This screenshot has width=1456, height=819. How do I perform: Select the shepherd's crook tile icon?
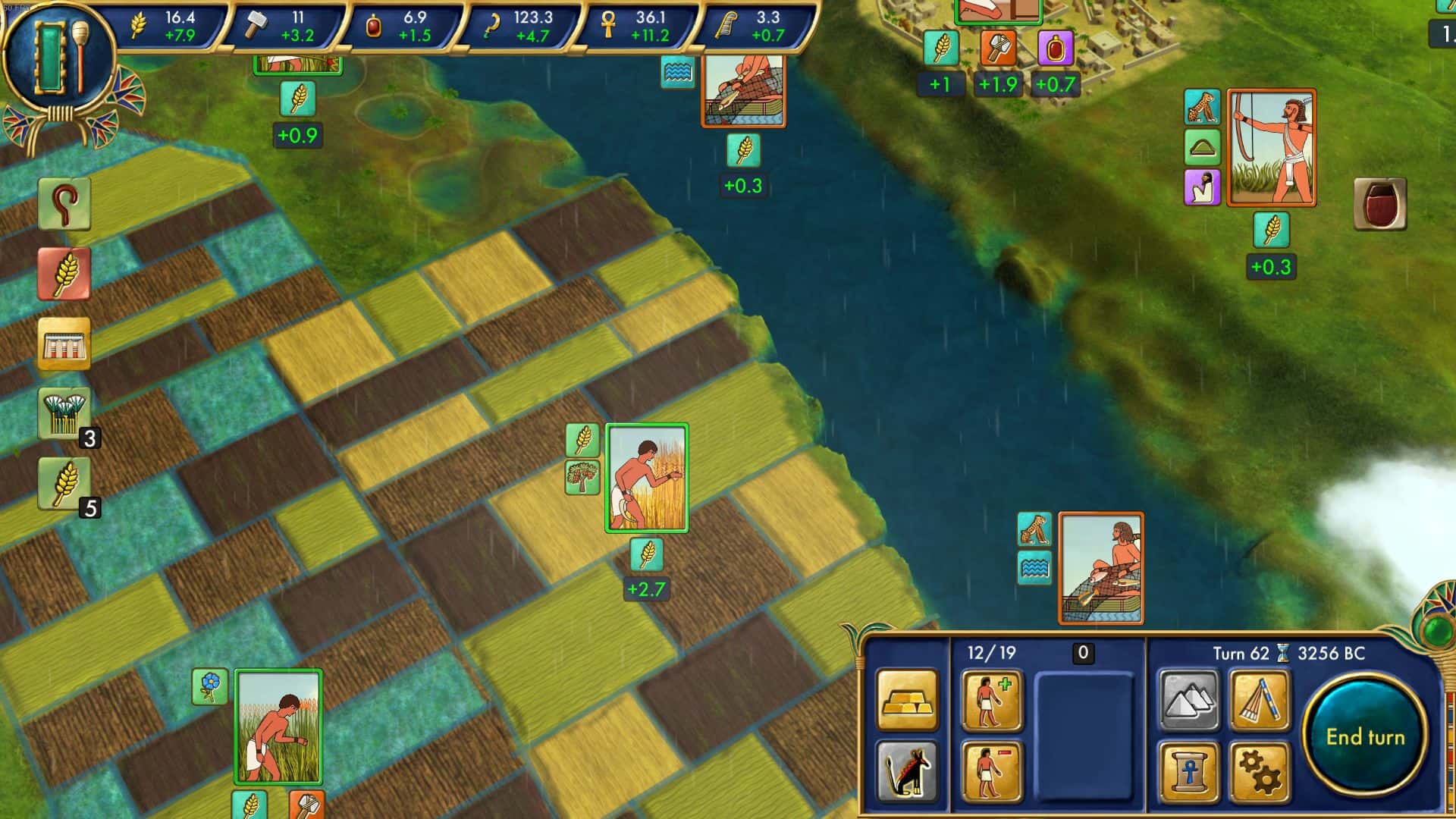pos(64,205)
